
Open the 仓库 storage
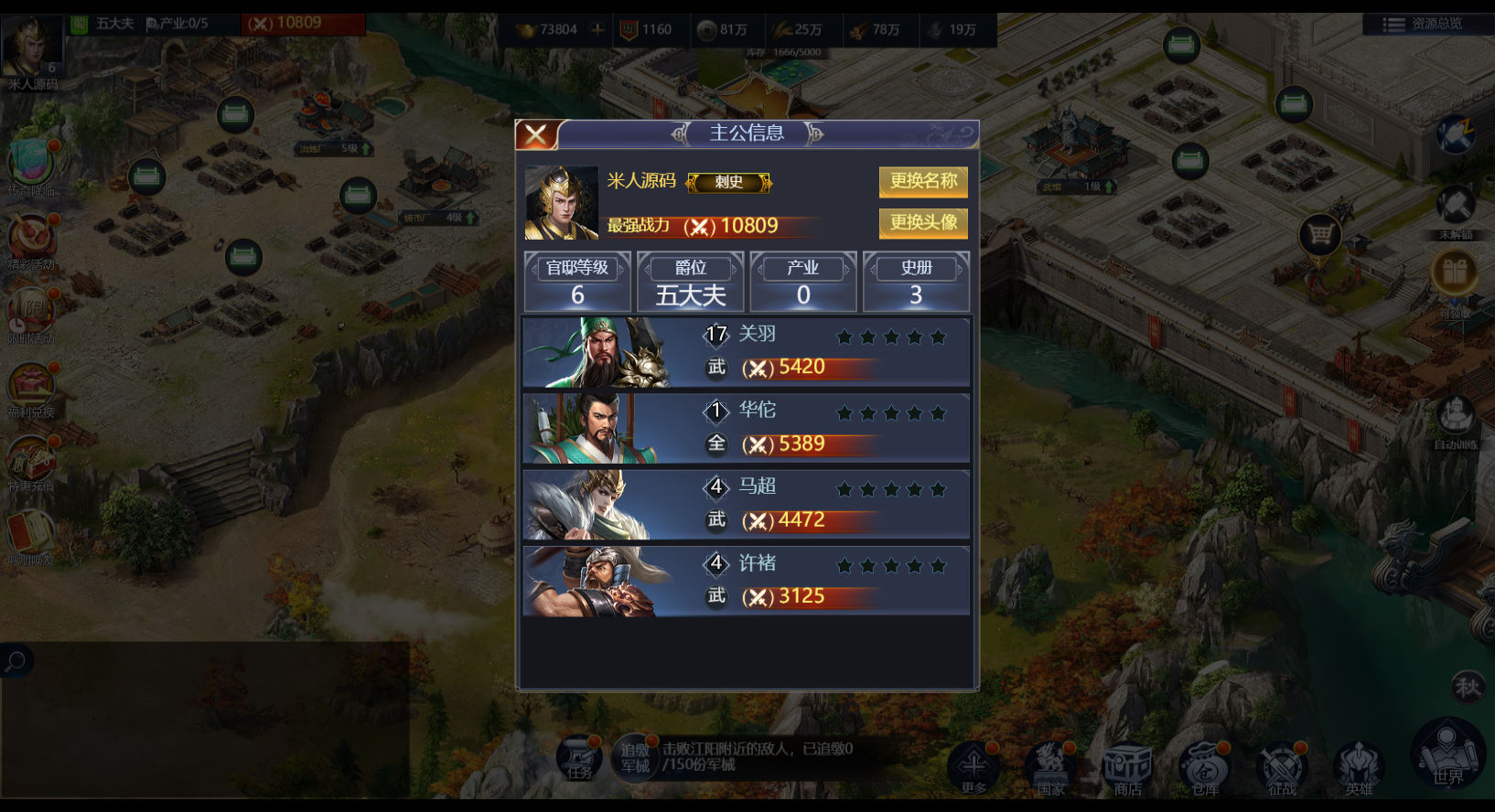coord(1204,766)
